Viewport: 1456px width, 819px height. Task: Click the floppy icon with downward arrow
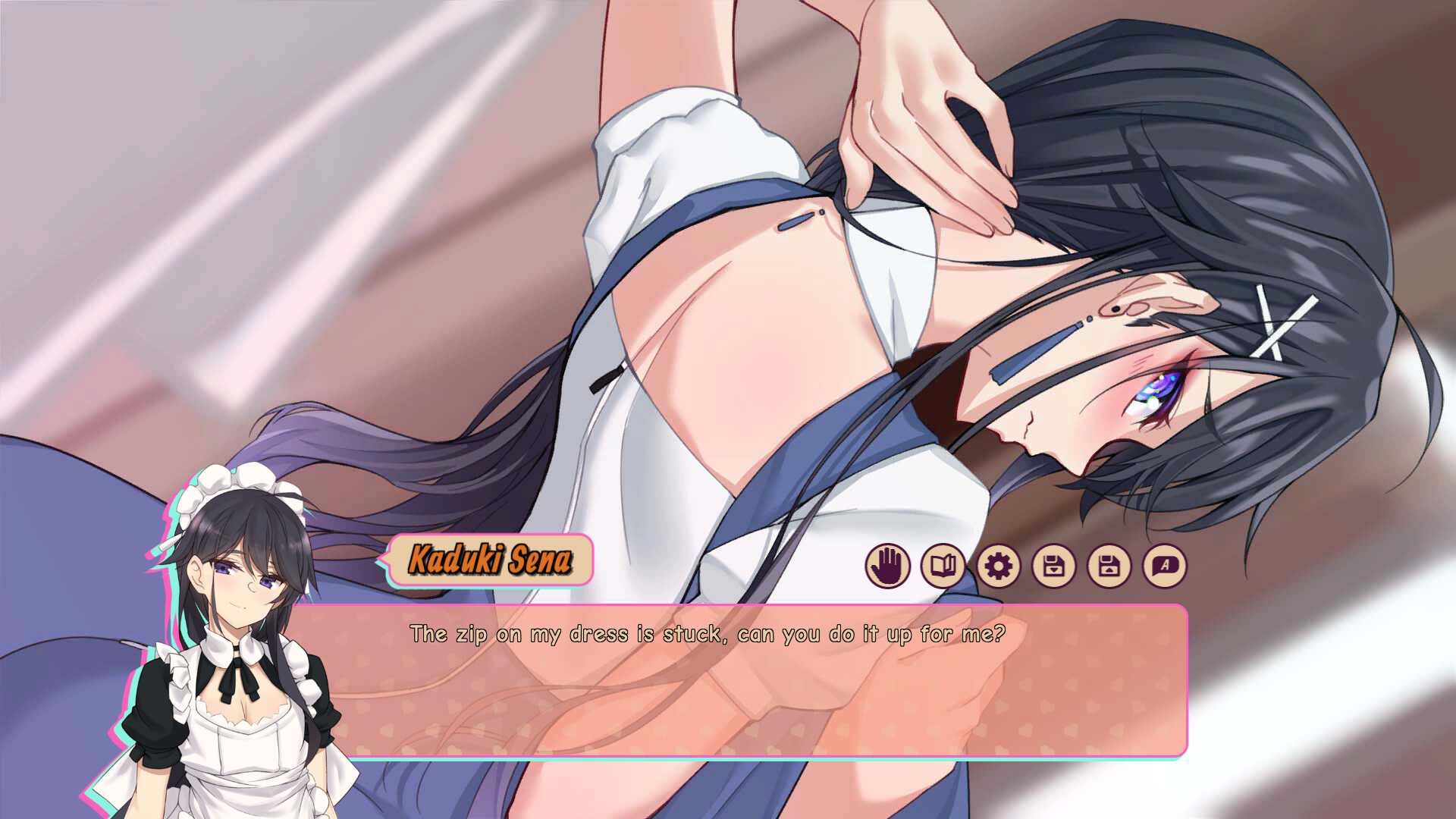pyautogui.click(x=1055, y=565)
